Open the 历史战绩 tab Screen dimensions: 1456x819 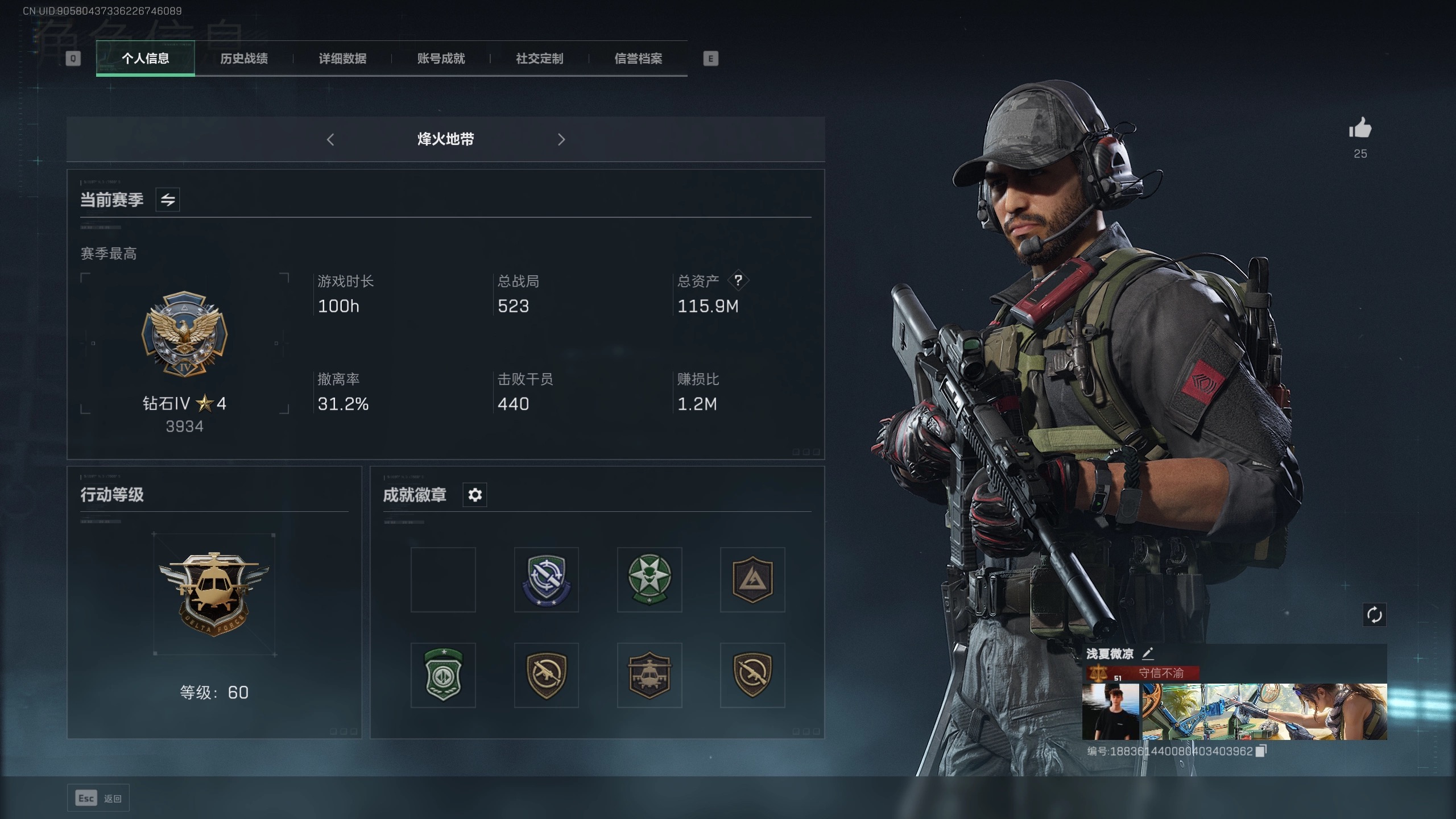[x=244, y=59]
